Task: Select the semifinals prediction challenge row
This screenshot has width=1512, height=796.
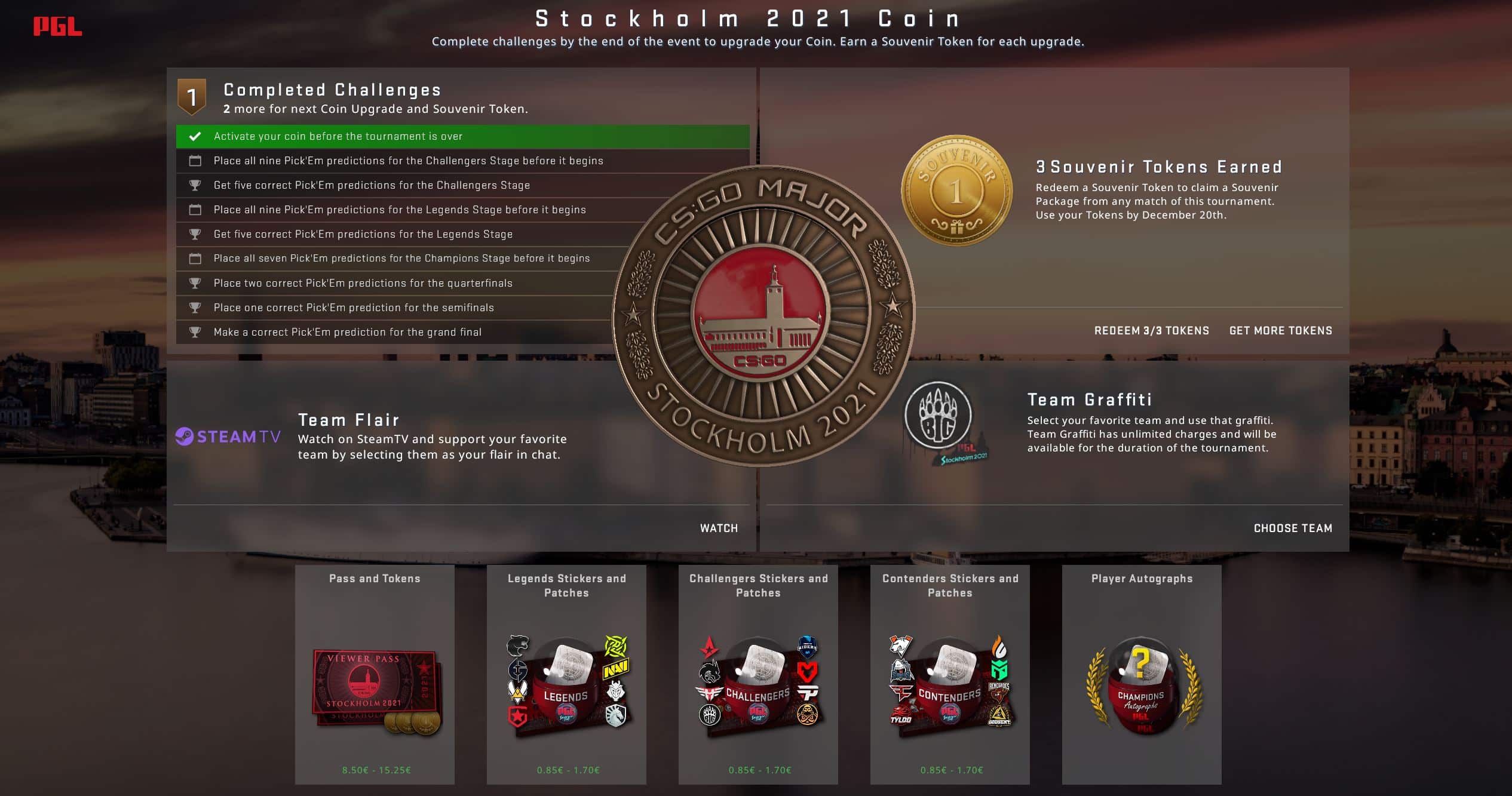Action: (353, 308)
